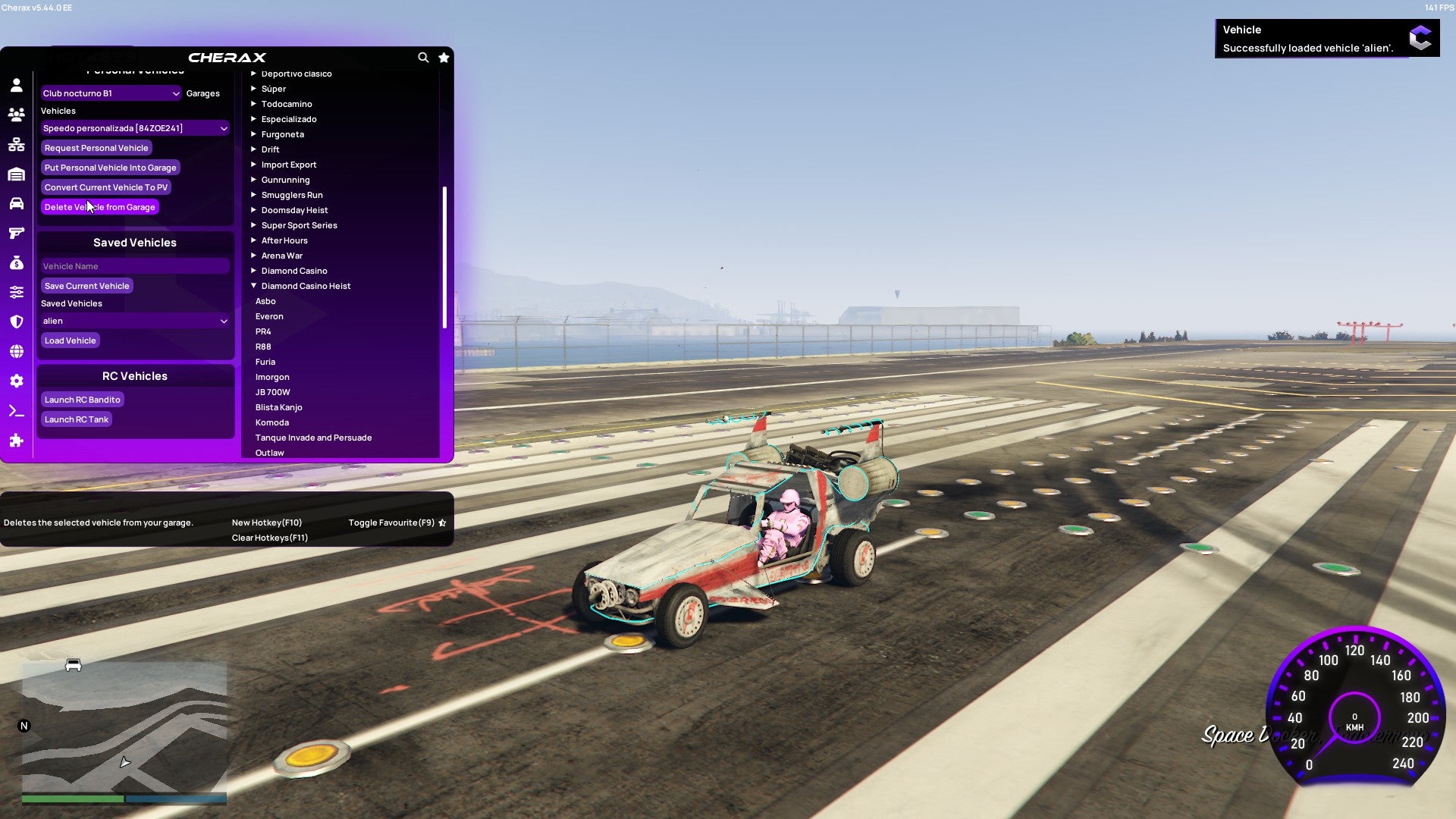Open the Money options via moneybag icon
This screenshot has height=819, width=1456.
point(17,262)
